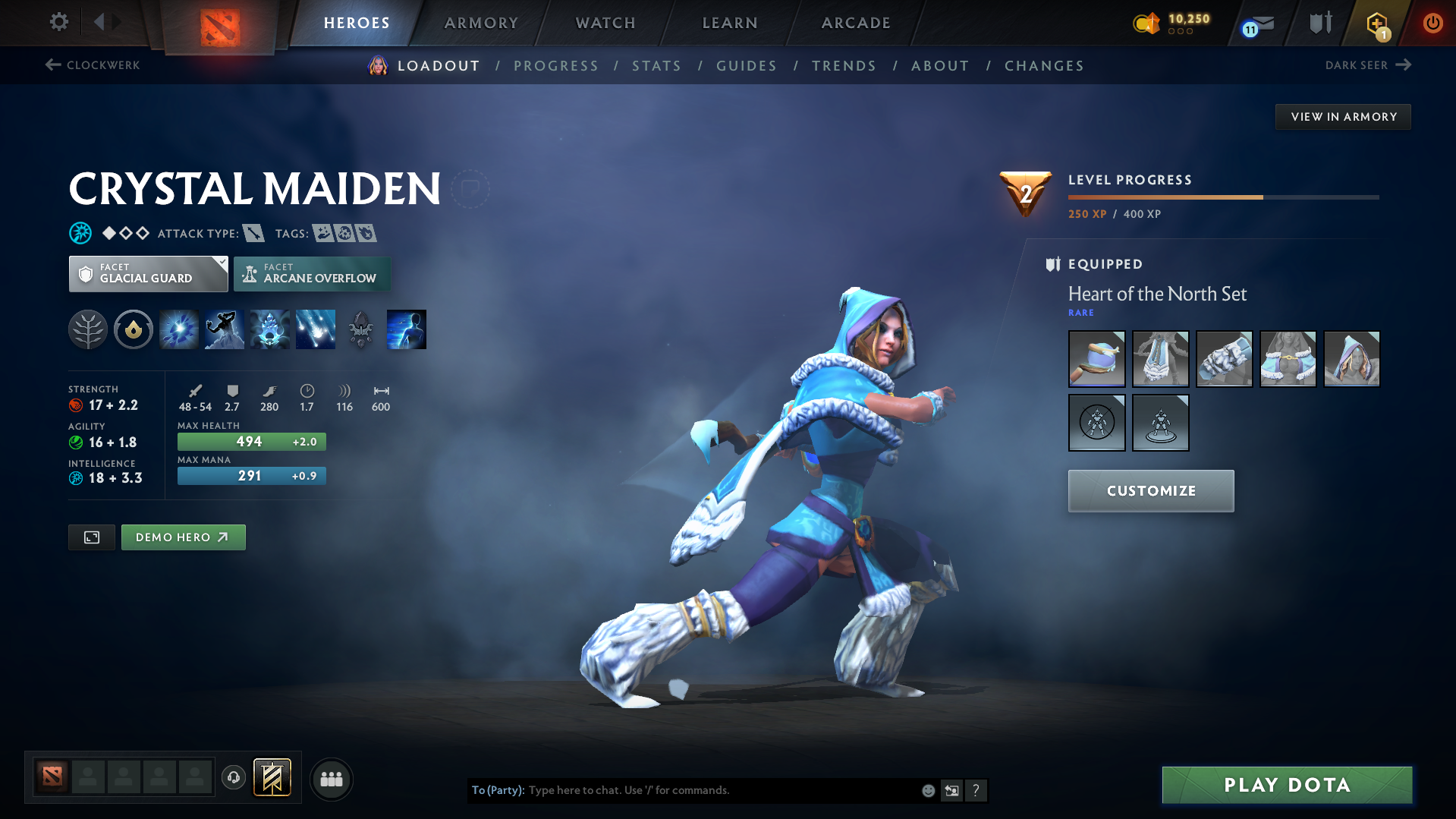Launch the Demo Hero mode
1456x819 pixels.
tap(183, 537)
